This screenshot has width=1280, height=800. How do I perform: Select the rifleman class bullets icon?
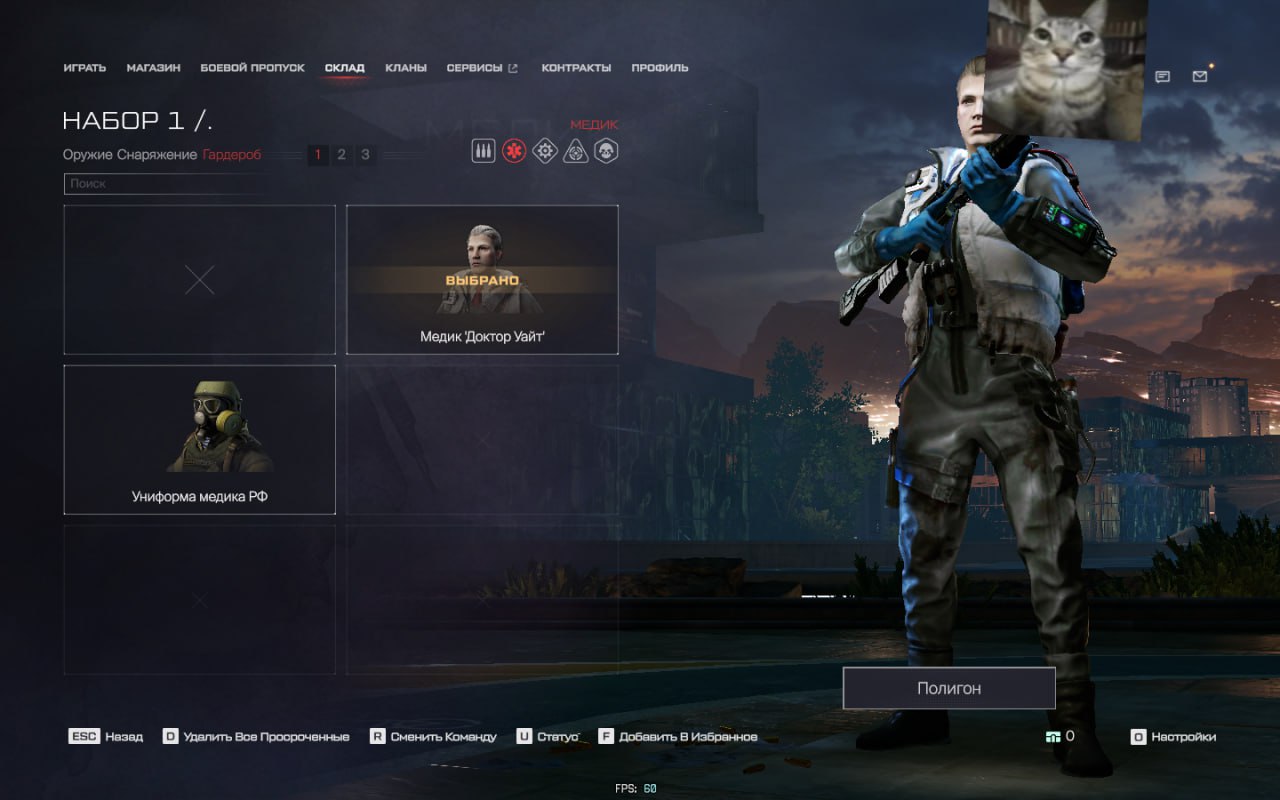pos(483,151)
